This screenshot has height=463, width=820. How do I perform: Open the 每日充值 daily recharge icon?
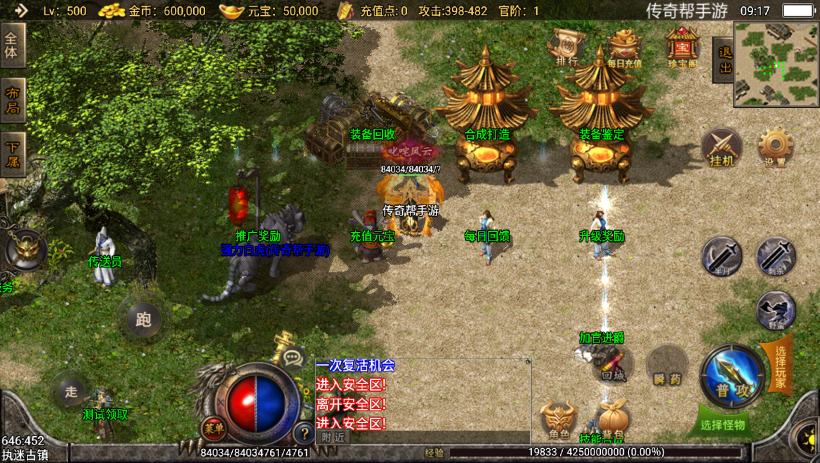(x=625, y=48)
